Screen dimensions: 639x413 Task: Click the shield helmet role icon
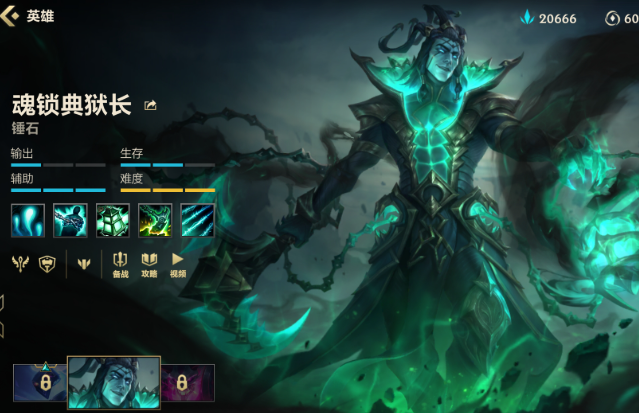pyautogui.click(x=46, y=264)
